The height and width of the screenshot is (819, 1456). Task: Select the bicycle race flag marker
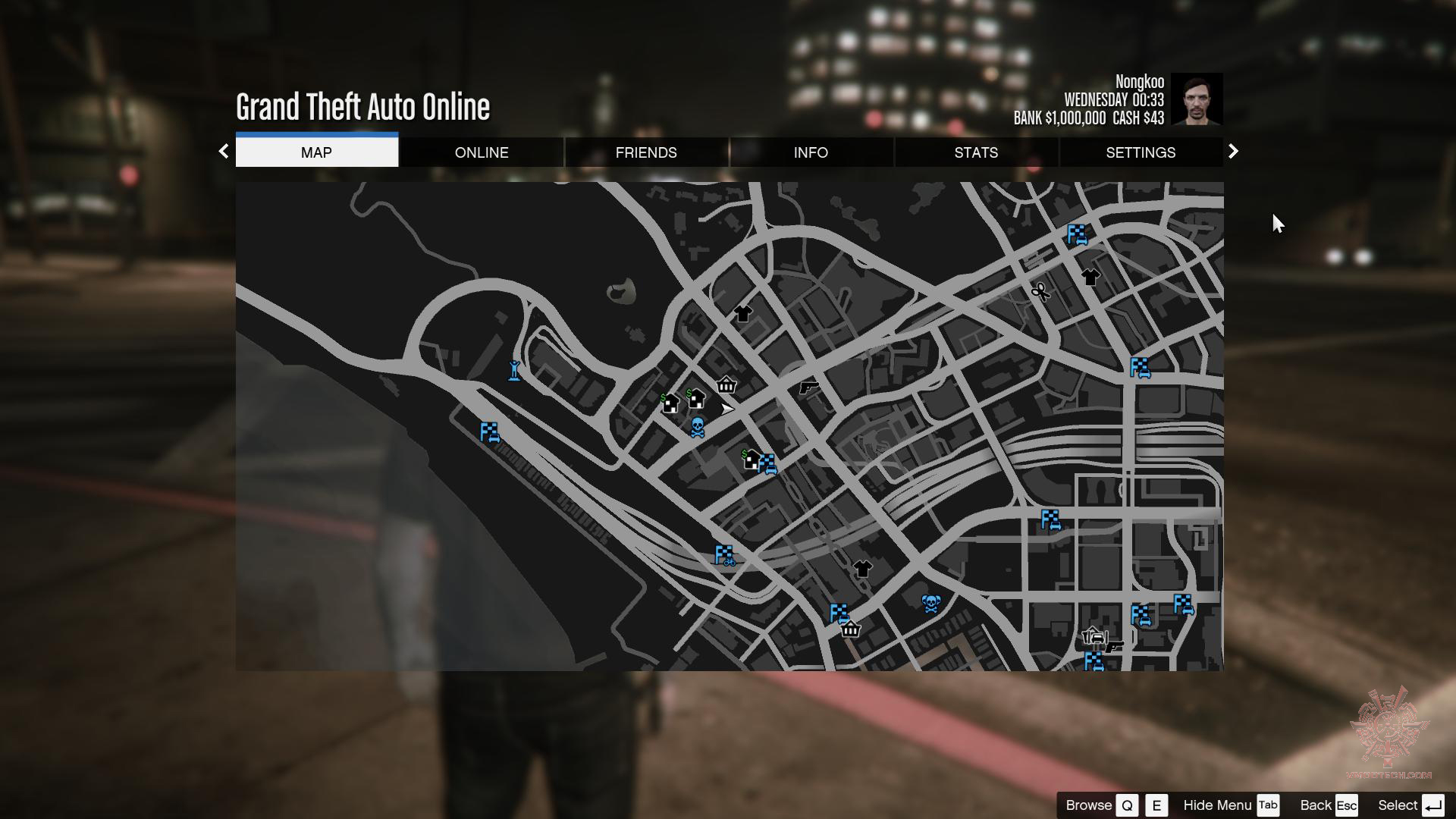click(x=725, y=556)
